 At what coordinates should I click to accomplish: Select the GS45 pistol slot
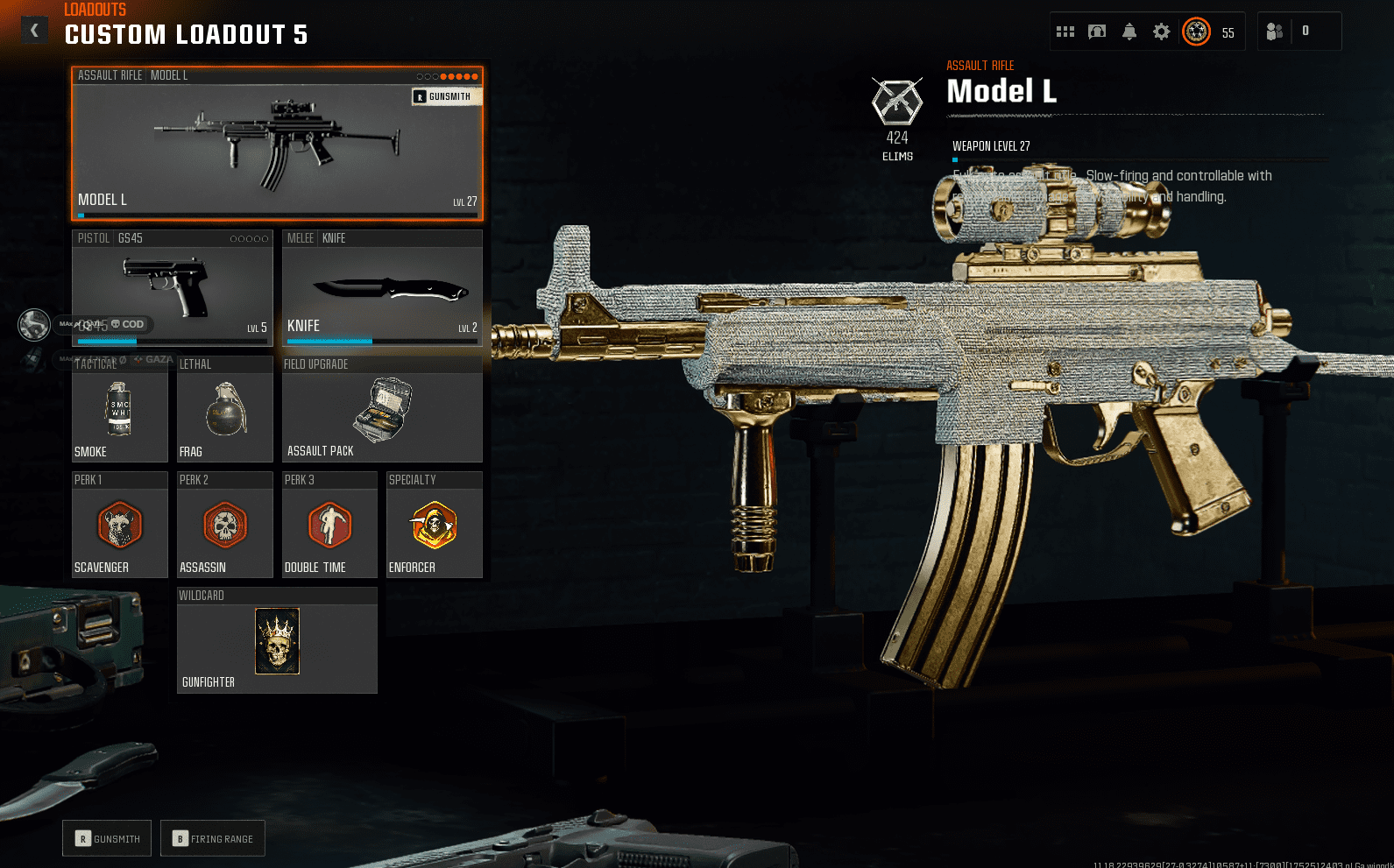tap(172, 289)
